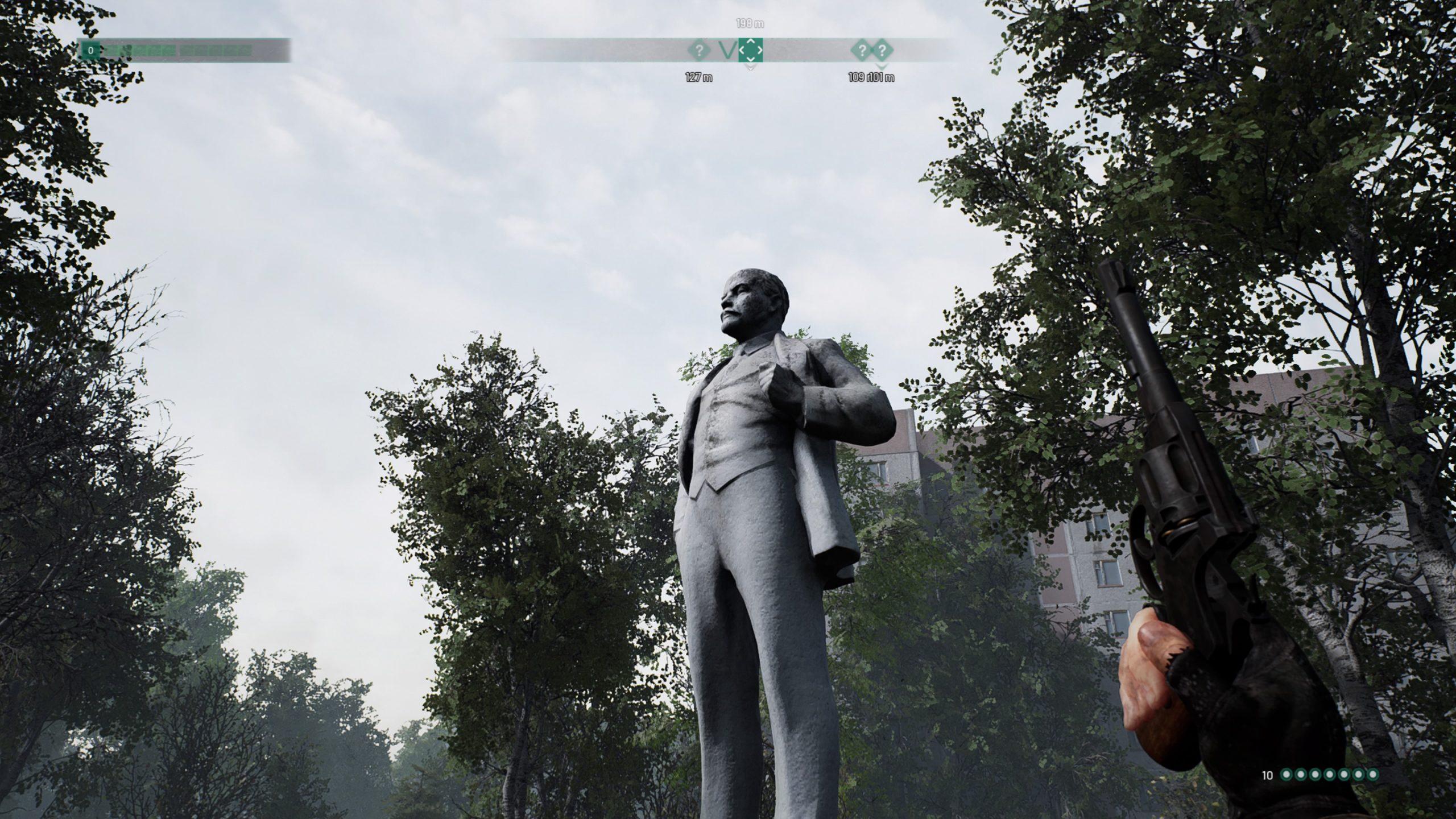Select the question mark marker near 109 m

pos(863,51)
